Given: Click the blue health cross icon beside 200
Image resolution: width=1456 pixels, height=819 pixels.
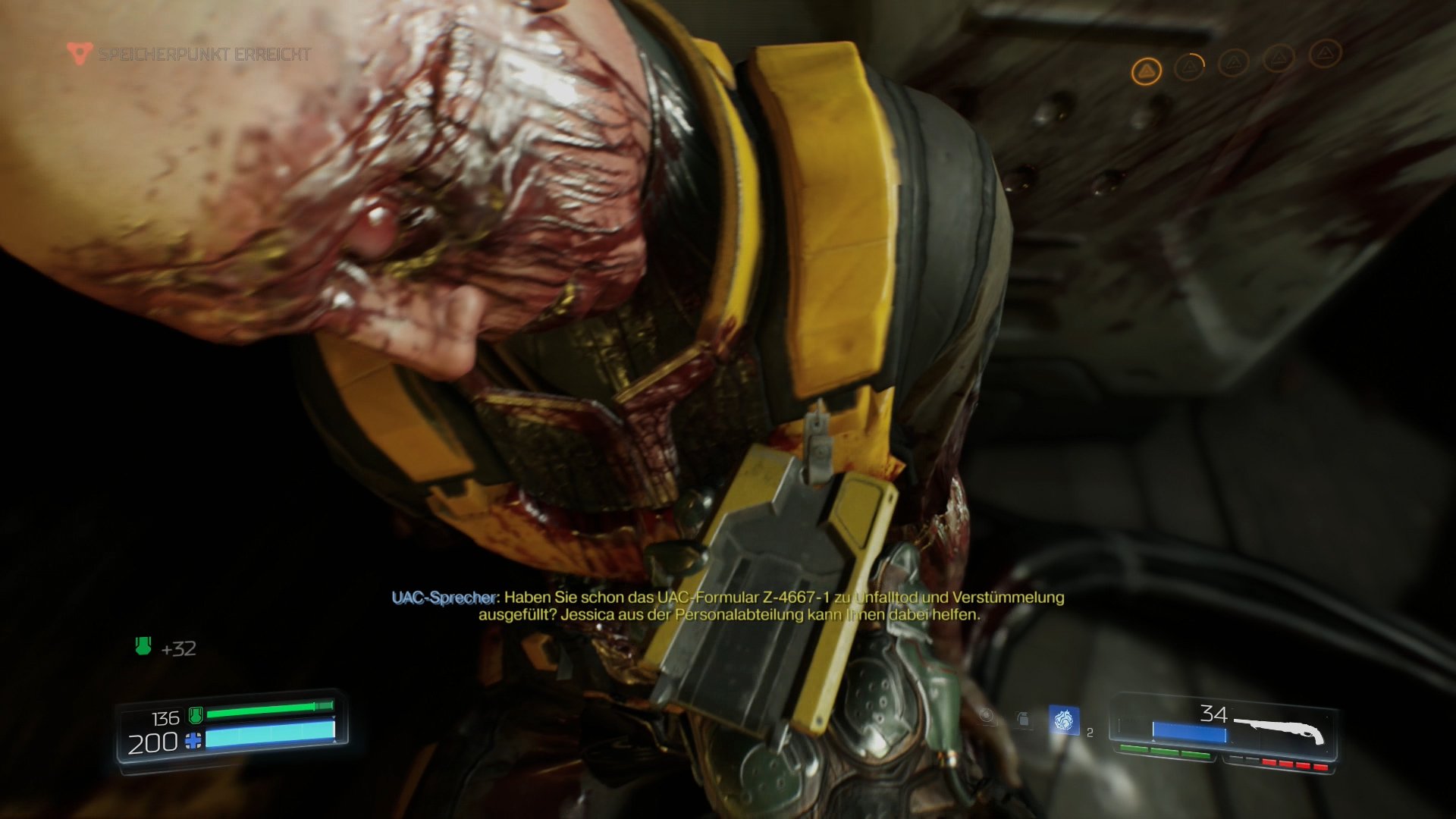Looking at the screenshot, I should [193, 739].
